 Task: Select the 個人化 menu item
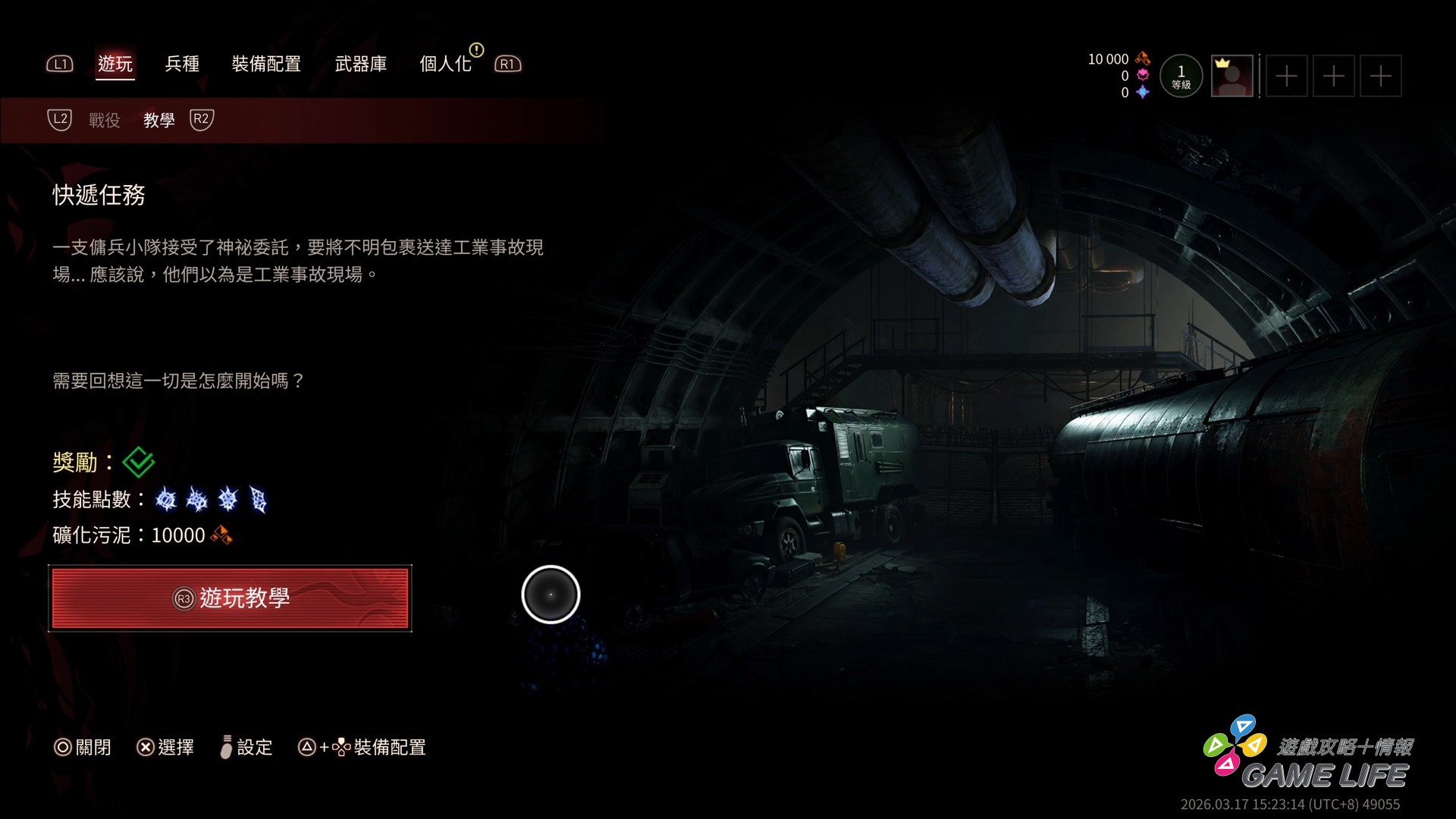447,64
